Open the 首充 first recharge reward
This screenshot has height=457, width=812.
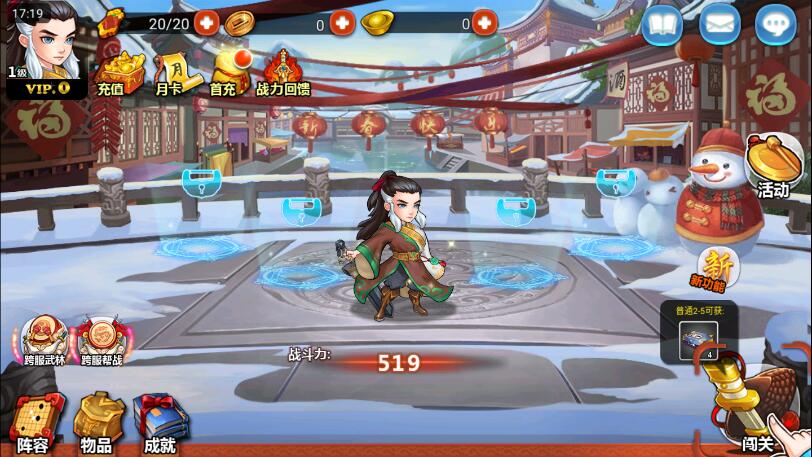(225, 72)
